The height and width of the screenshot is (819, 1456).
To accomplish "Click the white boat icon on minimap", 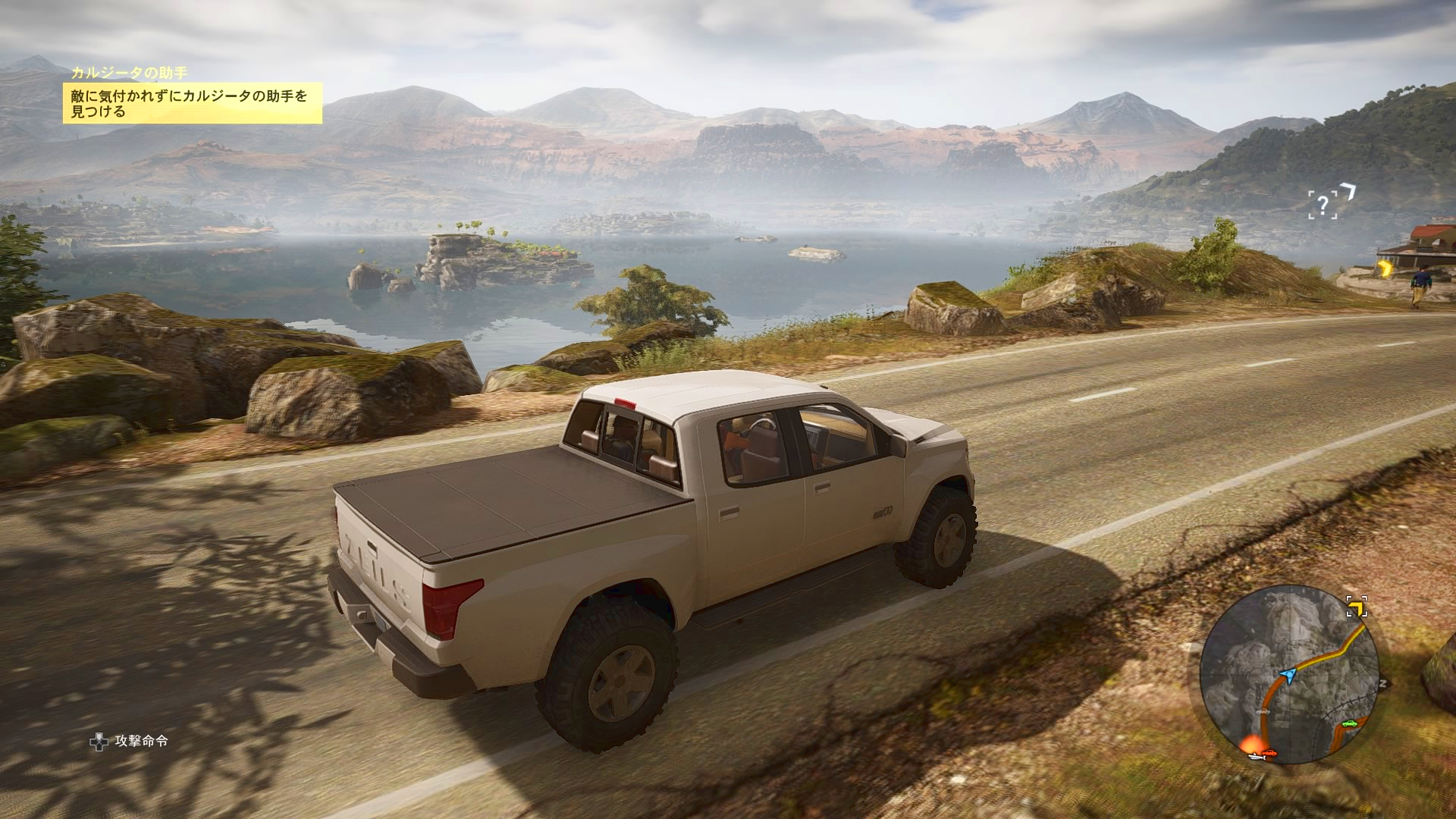I will click(x=1257, y=757).
